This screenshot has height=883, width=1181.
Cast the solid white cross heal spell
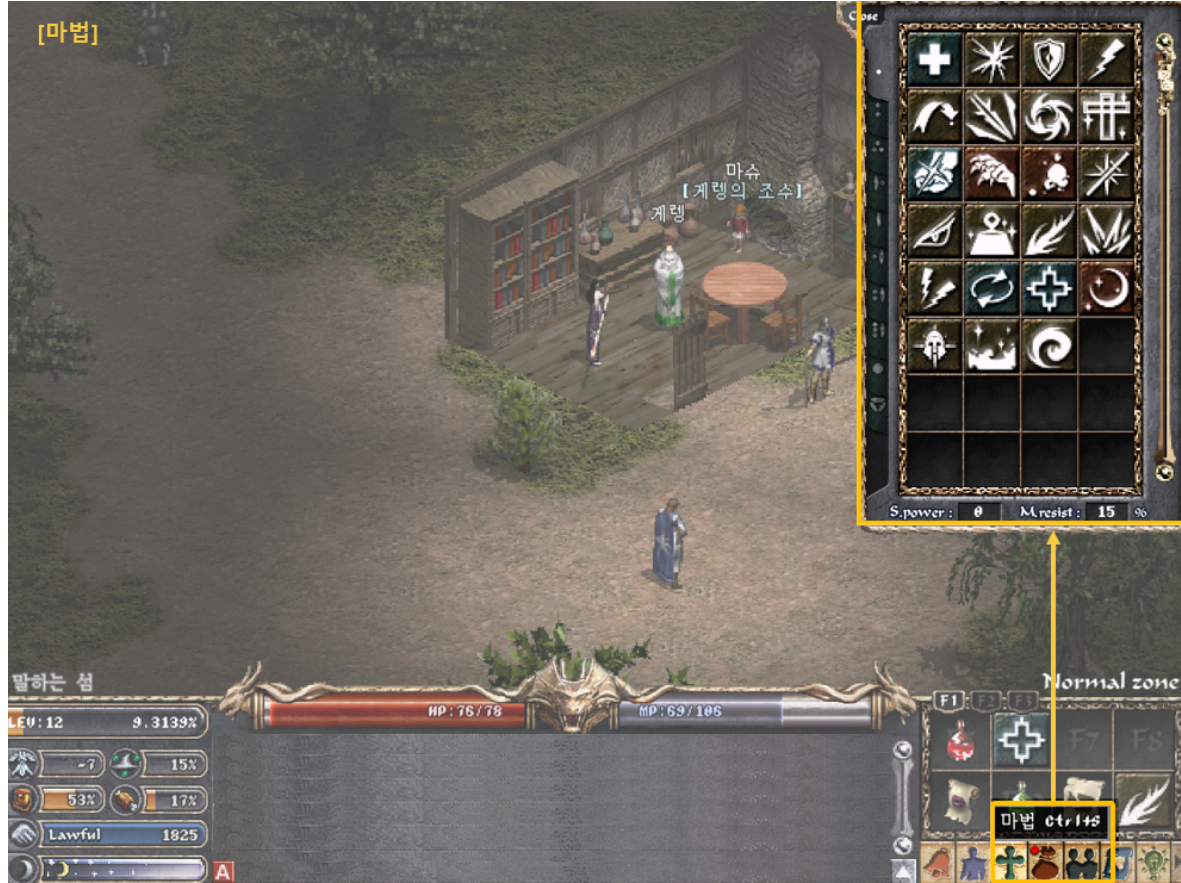coord(936,58)
